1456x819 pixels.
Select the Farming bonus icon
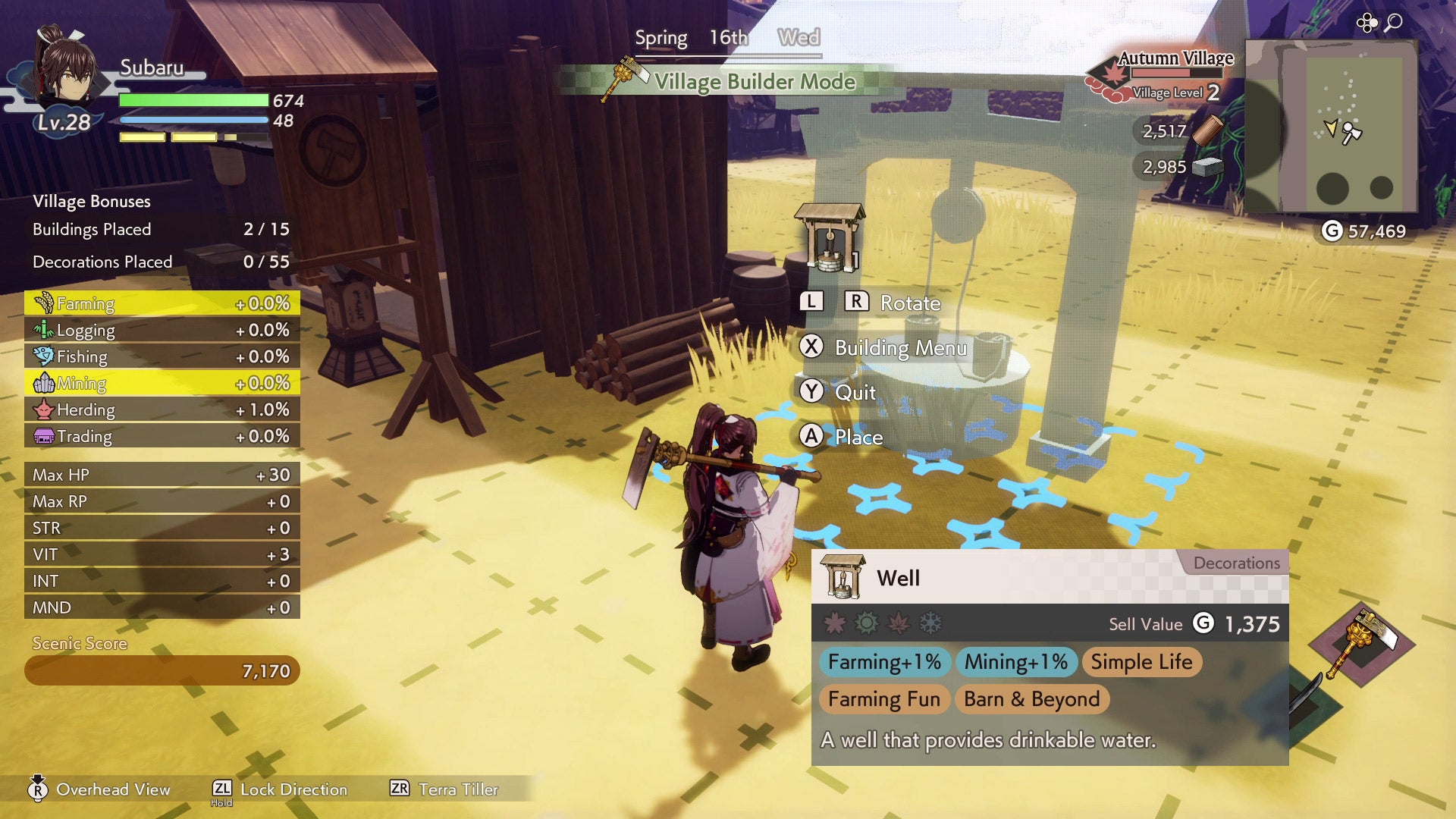click(x=43, y=303)
